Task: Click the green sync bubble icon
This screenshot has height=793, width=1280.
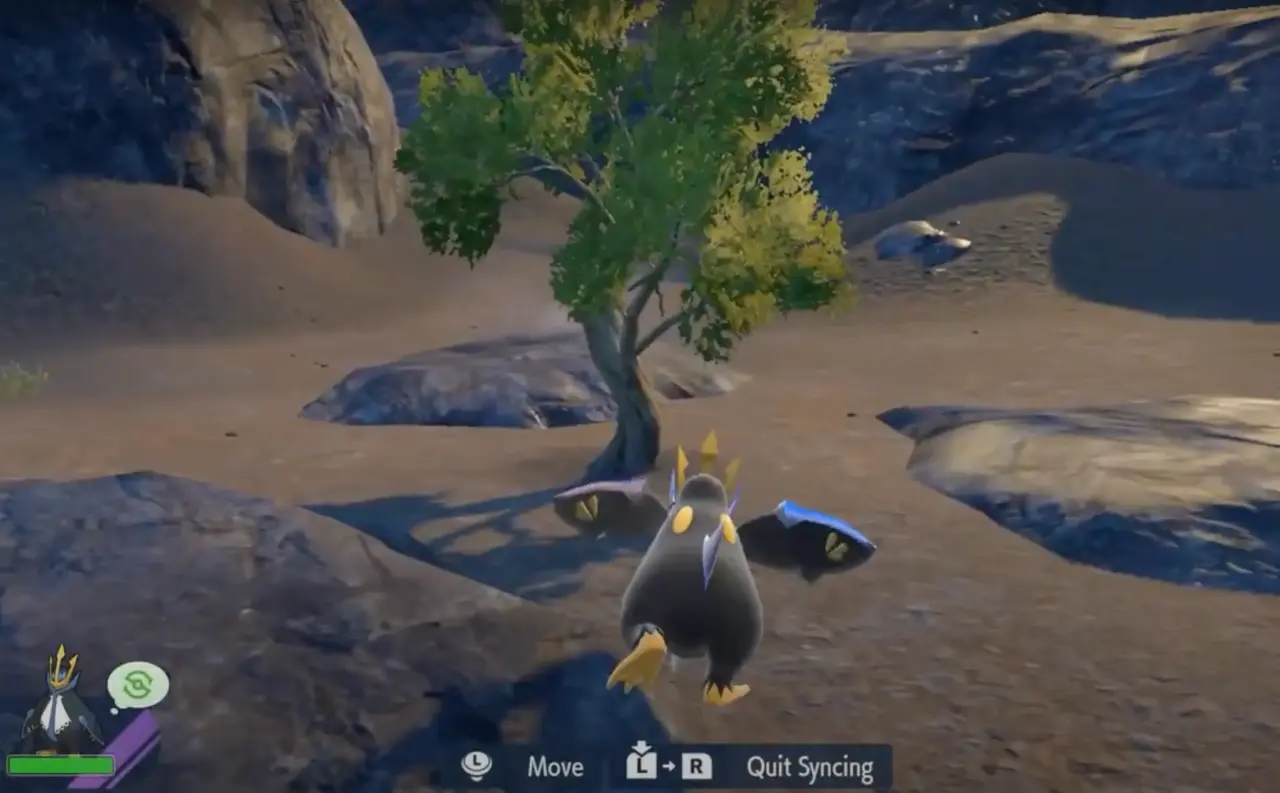Action: pos(138,686)
